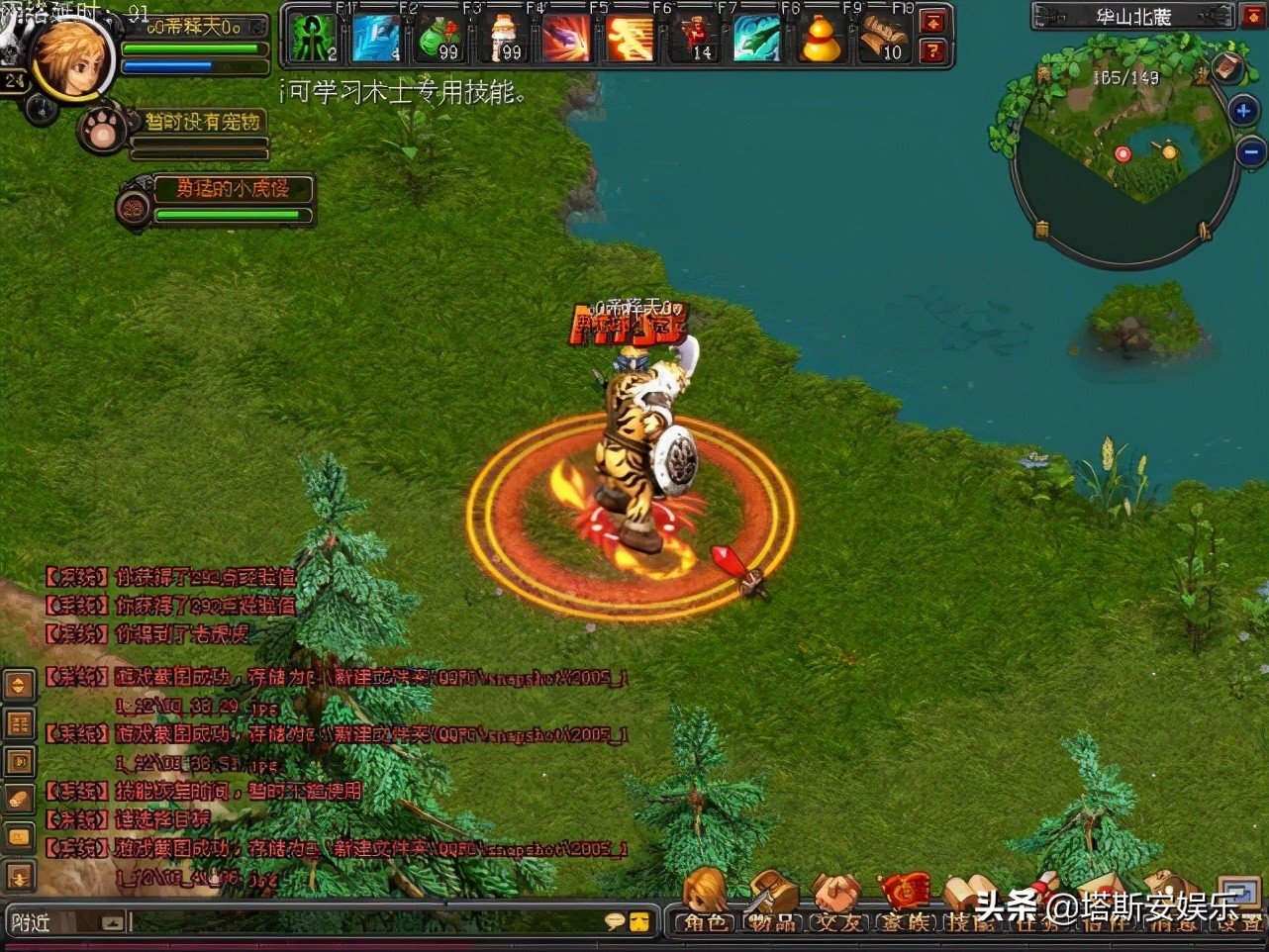Image resolution: width=1269 pixels, height=952 pixels.
Task: Toggle the chat panel collapse arrows icon
Action: point(18,685)
